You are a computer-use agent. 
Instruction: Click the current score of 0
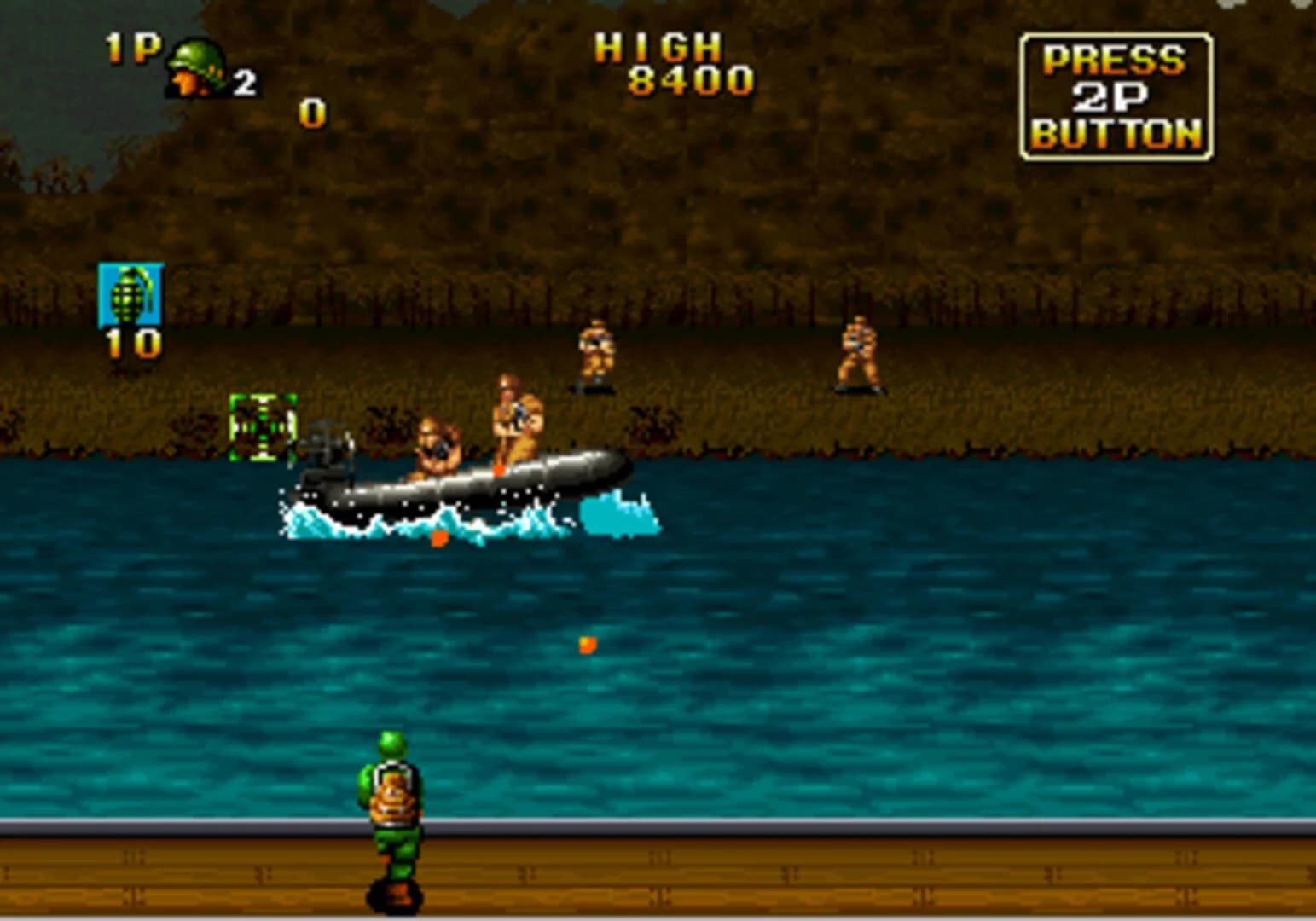pyautogui.click(x=311, y=112)
